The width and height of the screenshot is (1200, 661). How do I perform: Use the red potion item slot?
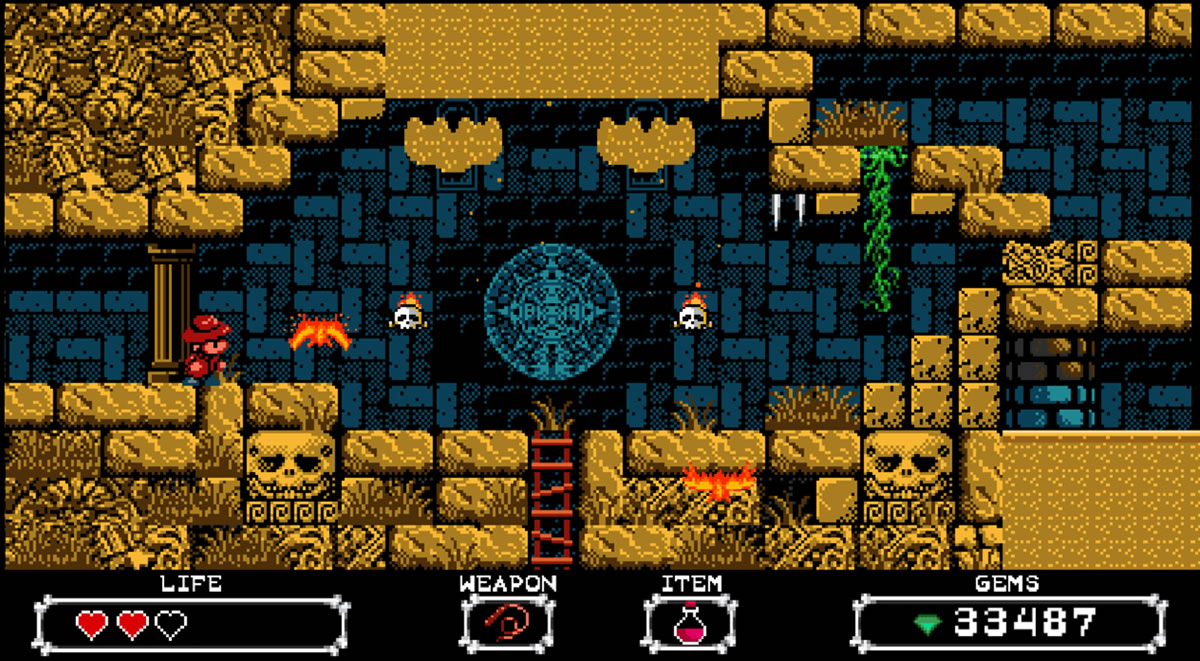click(x=689, y=626)
